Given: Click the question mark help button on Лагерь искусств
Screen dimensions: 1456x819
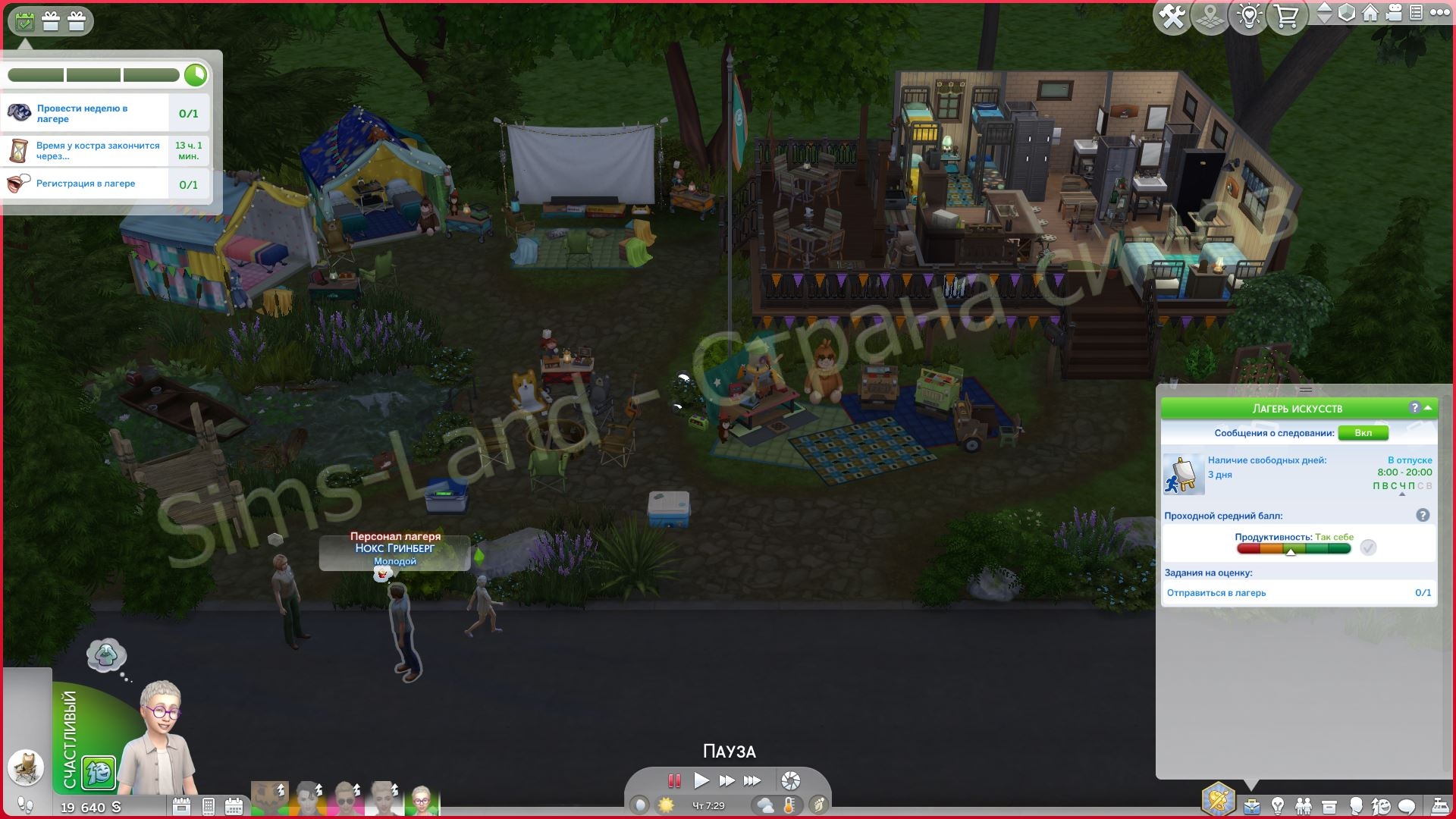Looking at the screenshot, I should click(1415, 408).
